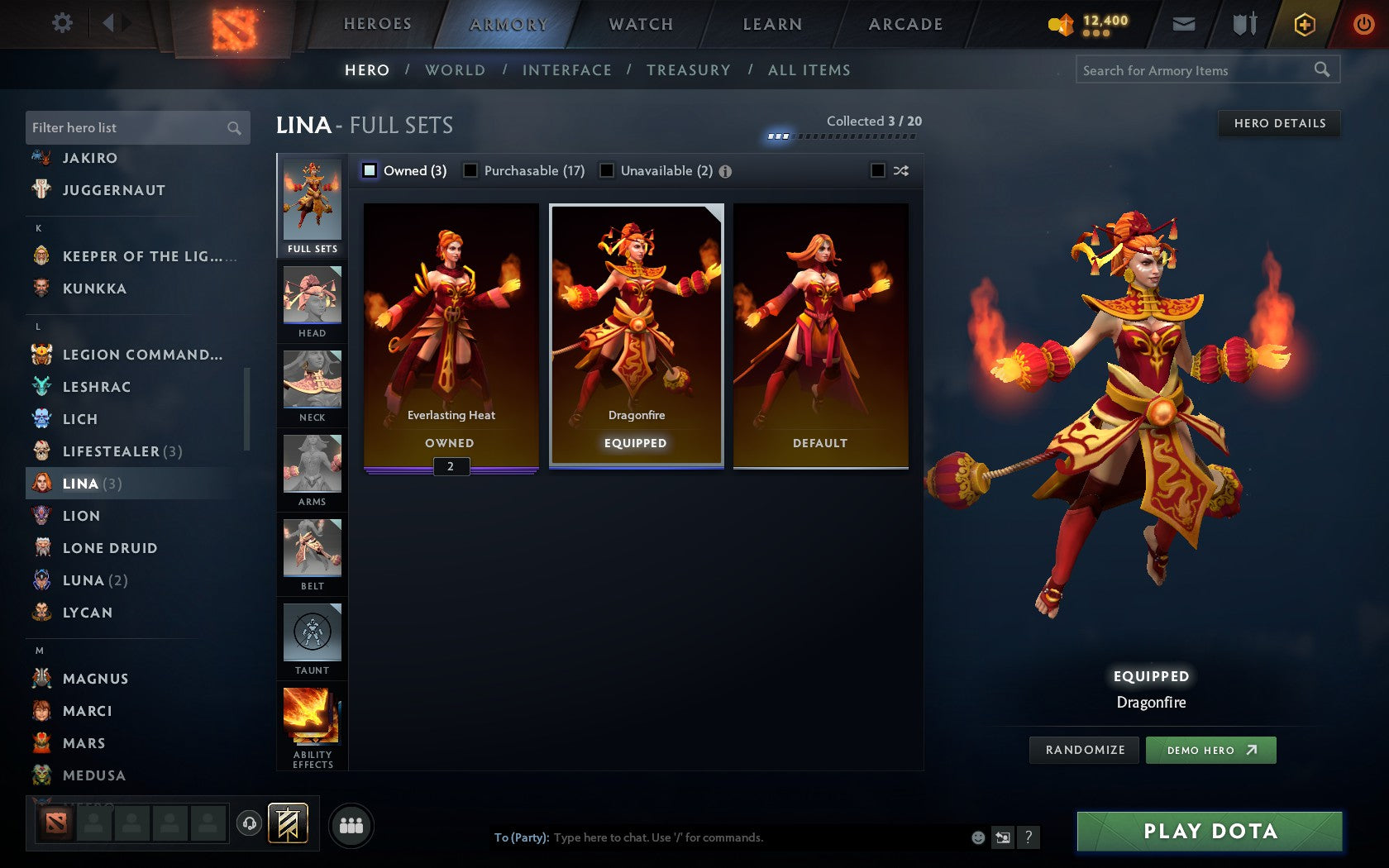Select the Ability Effects item slot

point(312,718)
